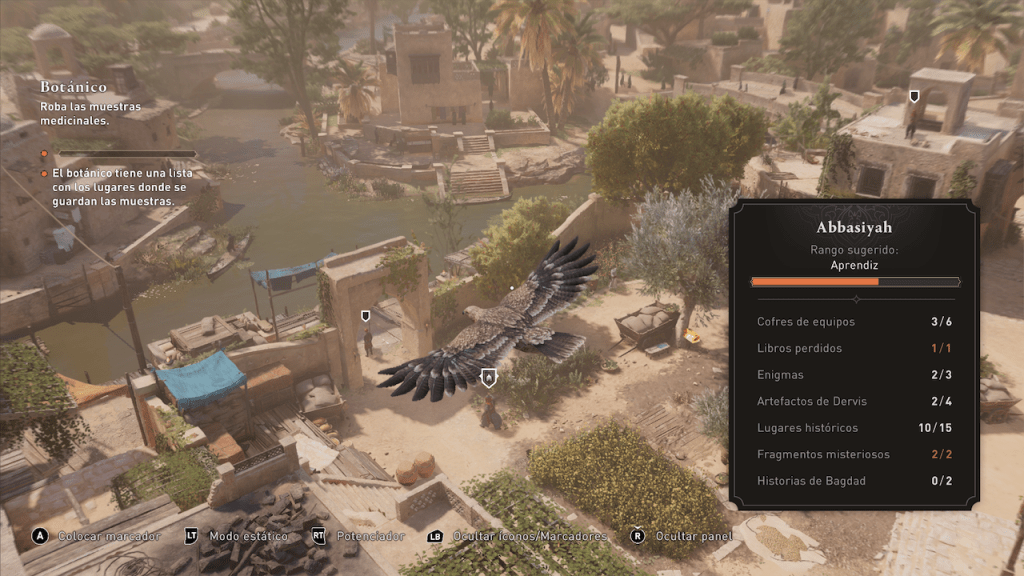Click the shield marker inside the stone archway
The image size is (1024, 576).
pyautogui.click(x=366, y=316)
